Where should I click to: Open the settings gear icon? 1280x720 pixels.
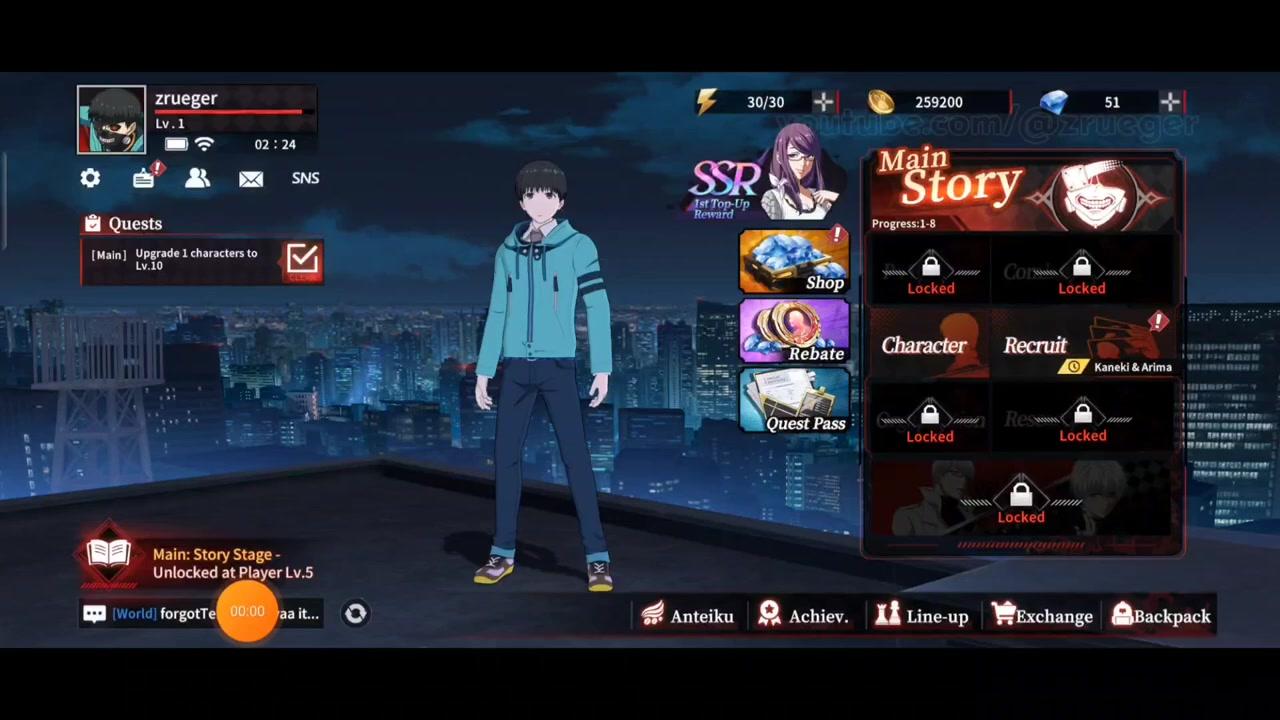pos(90,178)
